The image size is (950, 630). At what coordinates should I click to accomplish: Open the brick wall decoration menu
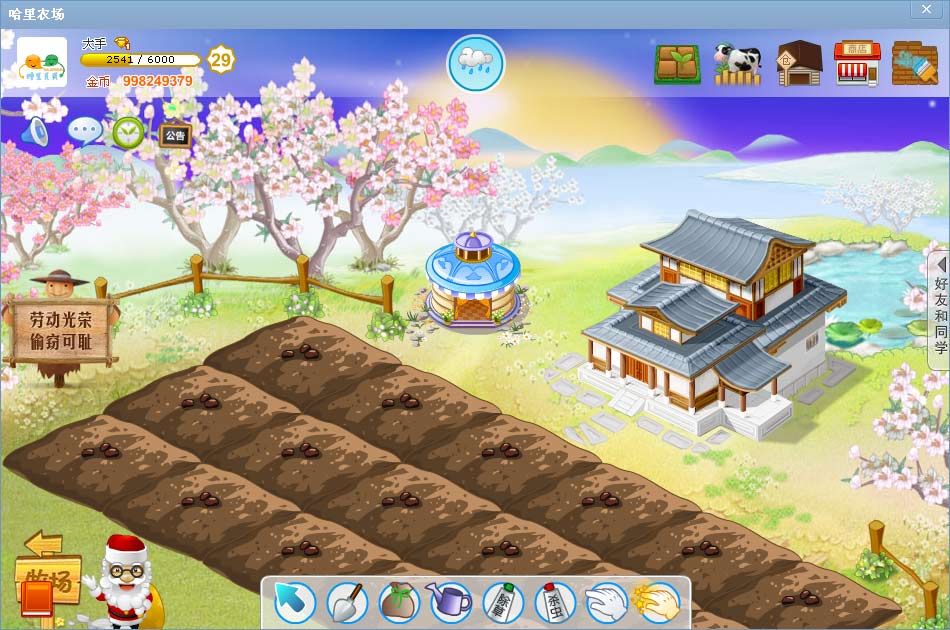pyautogui.click(x=914, y=64)
